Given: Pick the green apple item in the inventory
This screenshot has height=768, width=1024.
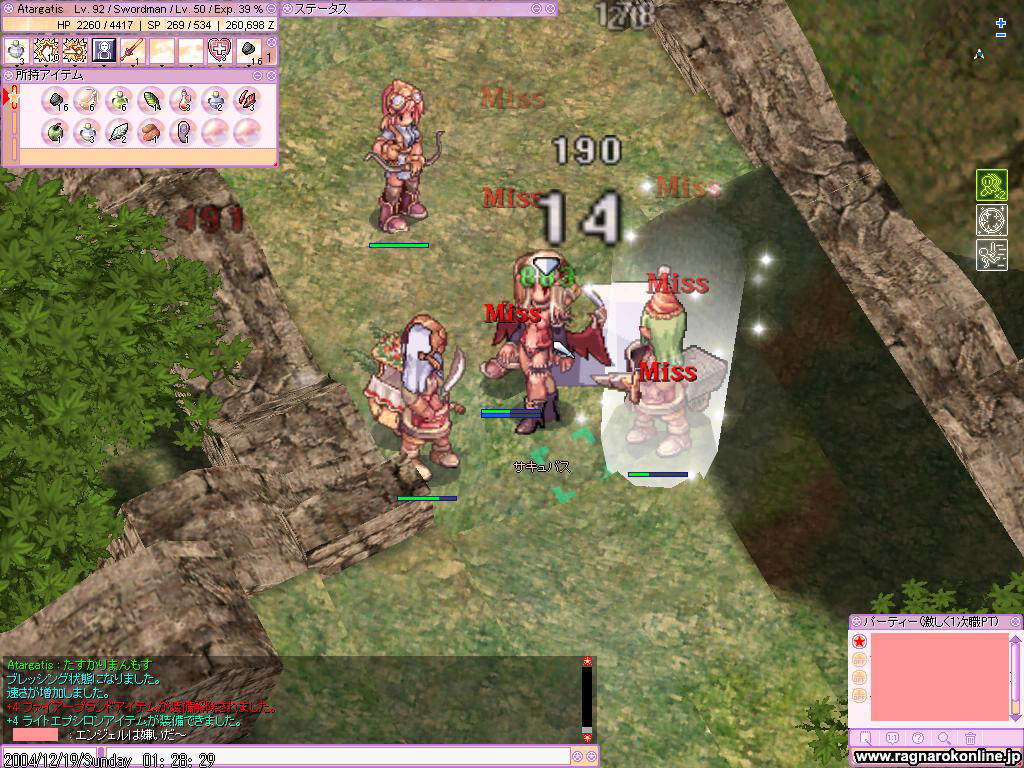Looking at the screenshot, I should click(x=55, y=131).
